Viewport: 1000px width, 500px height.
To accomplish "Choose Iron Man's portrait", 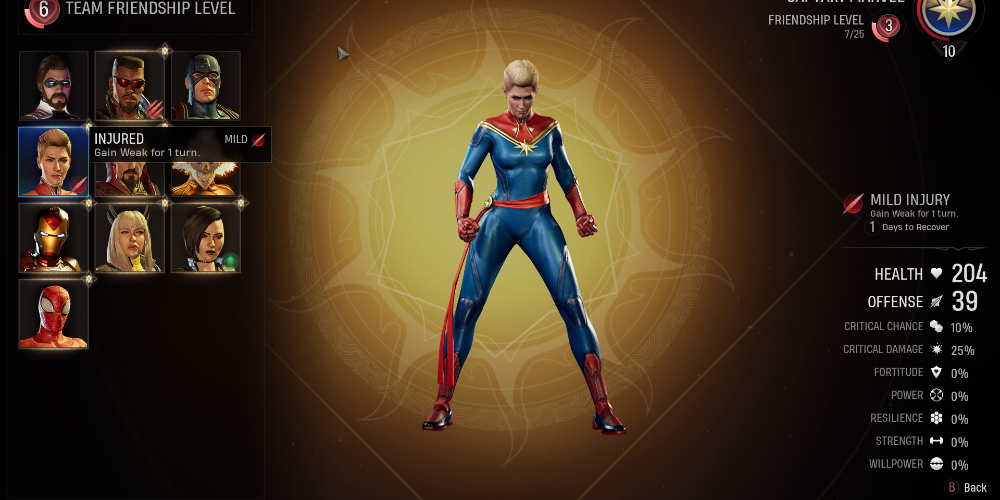I will tap(53, 238).
